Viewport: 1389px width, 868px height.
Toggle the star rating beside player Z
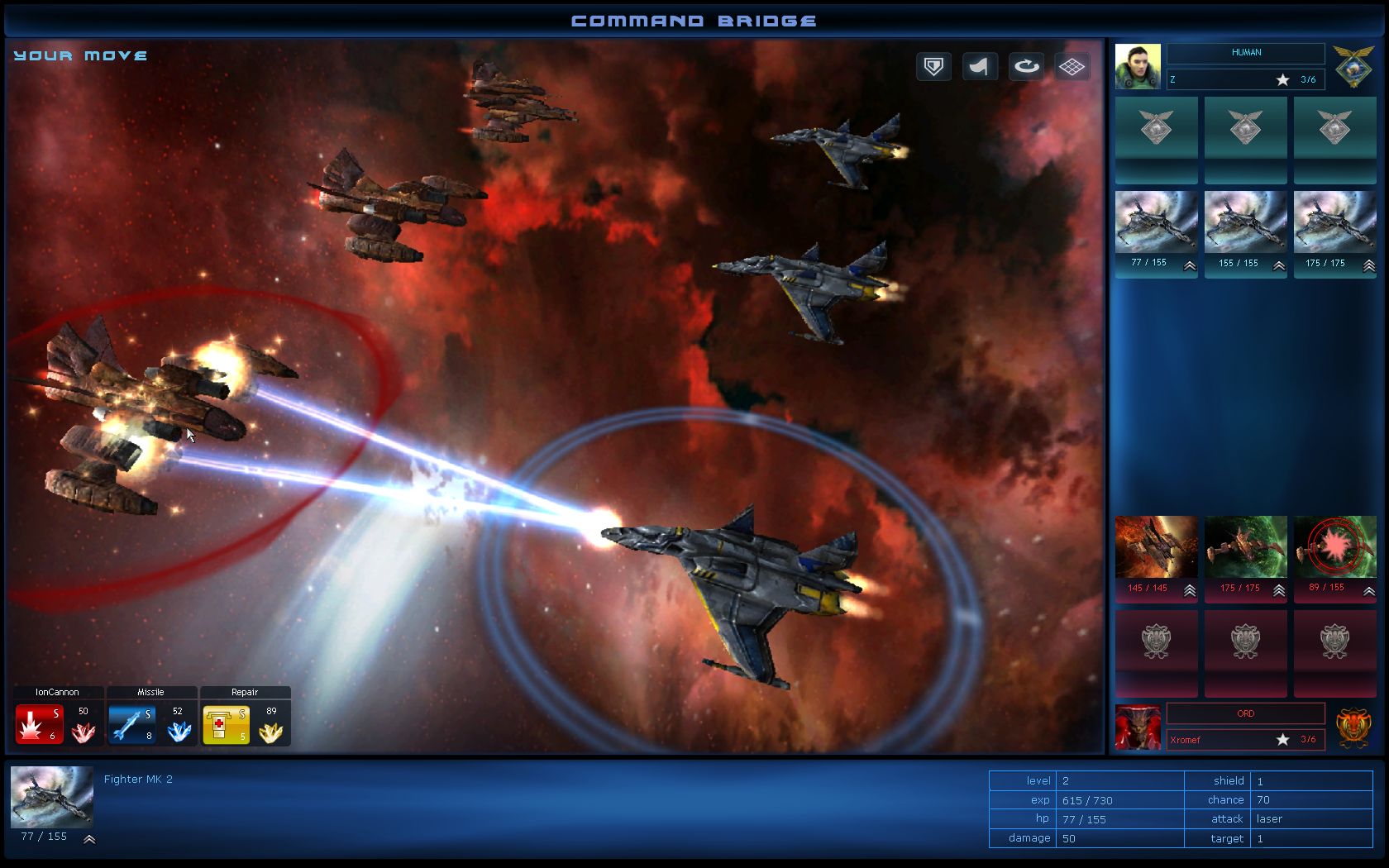point(1282,79)
